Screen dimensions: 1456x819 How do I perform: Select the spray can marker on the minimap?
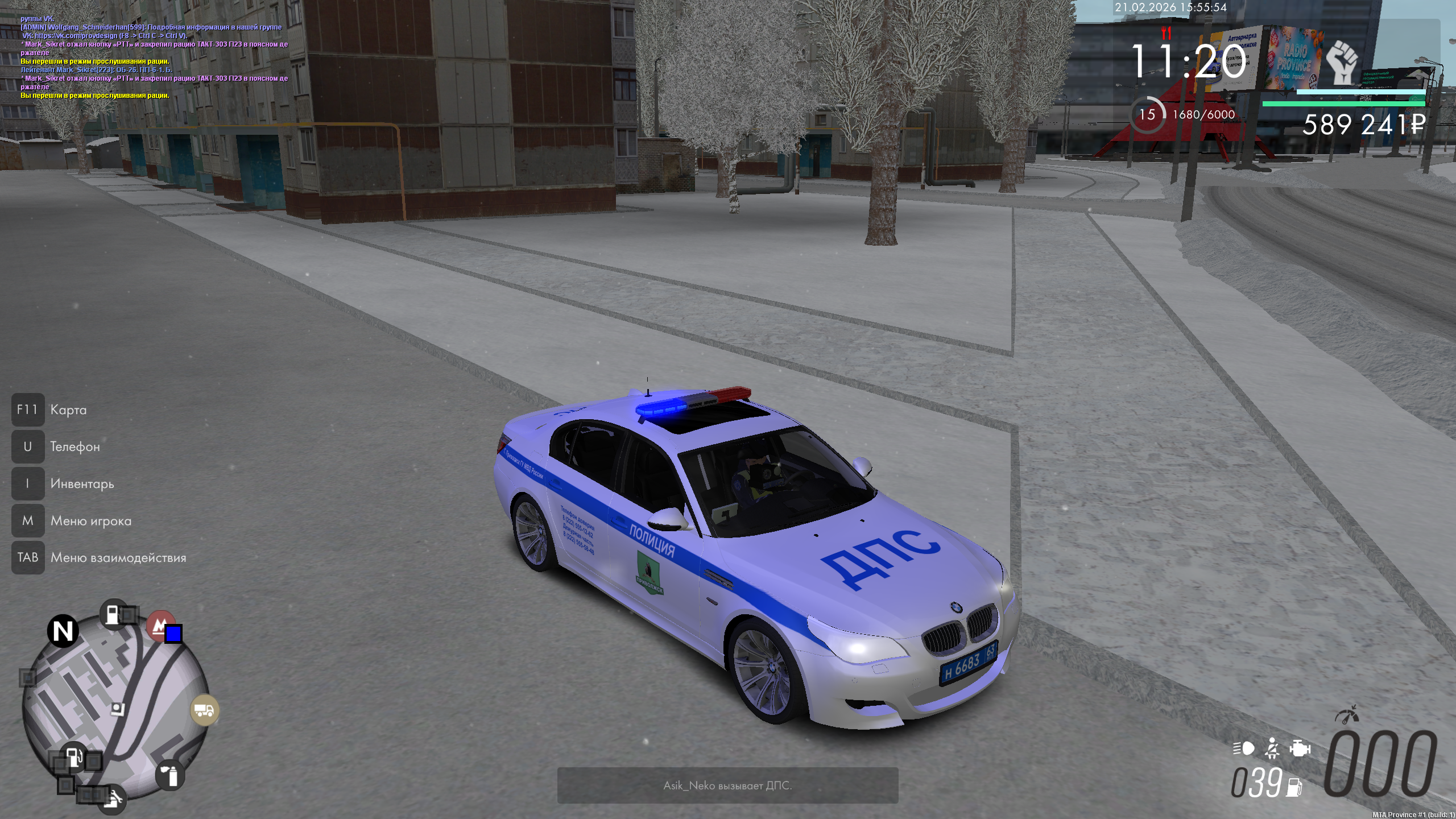[x=170, y=775]
